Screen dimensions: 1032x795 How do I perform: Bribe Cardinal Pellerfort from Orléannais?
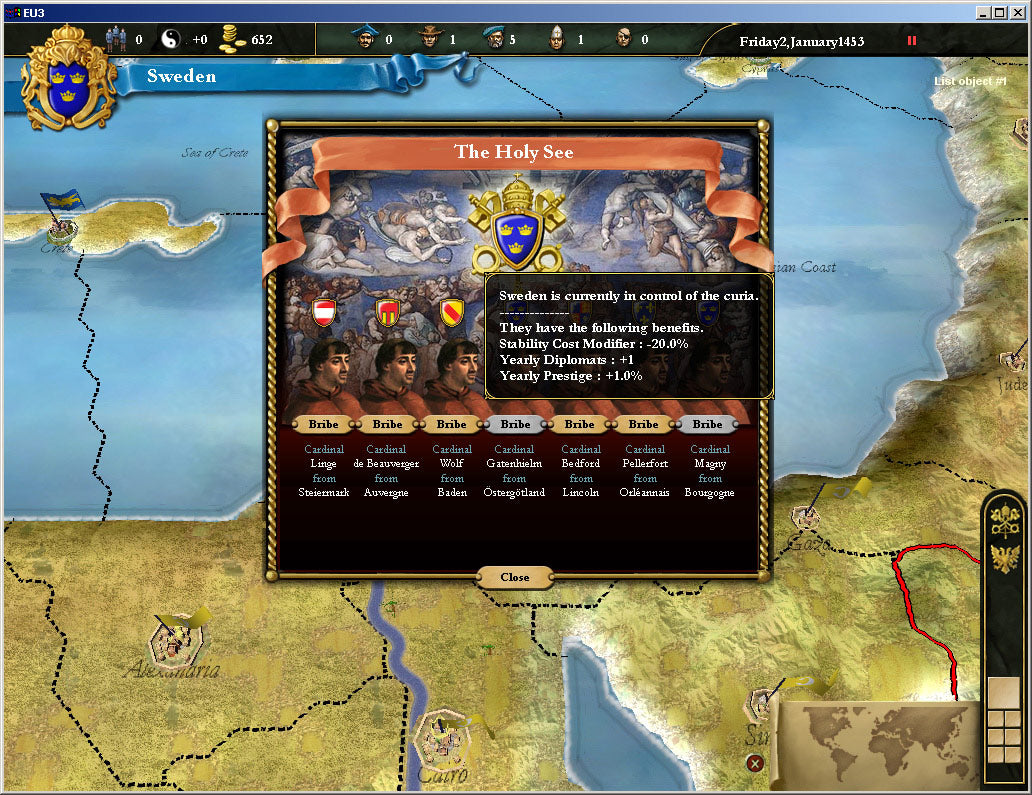pyautogui.click(x=643, y=424)
